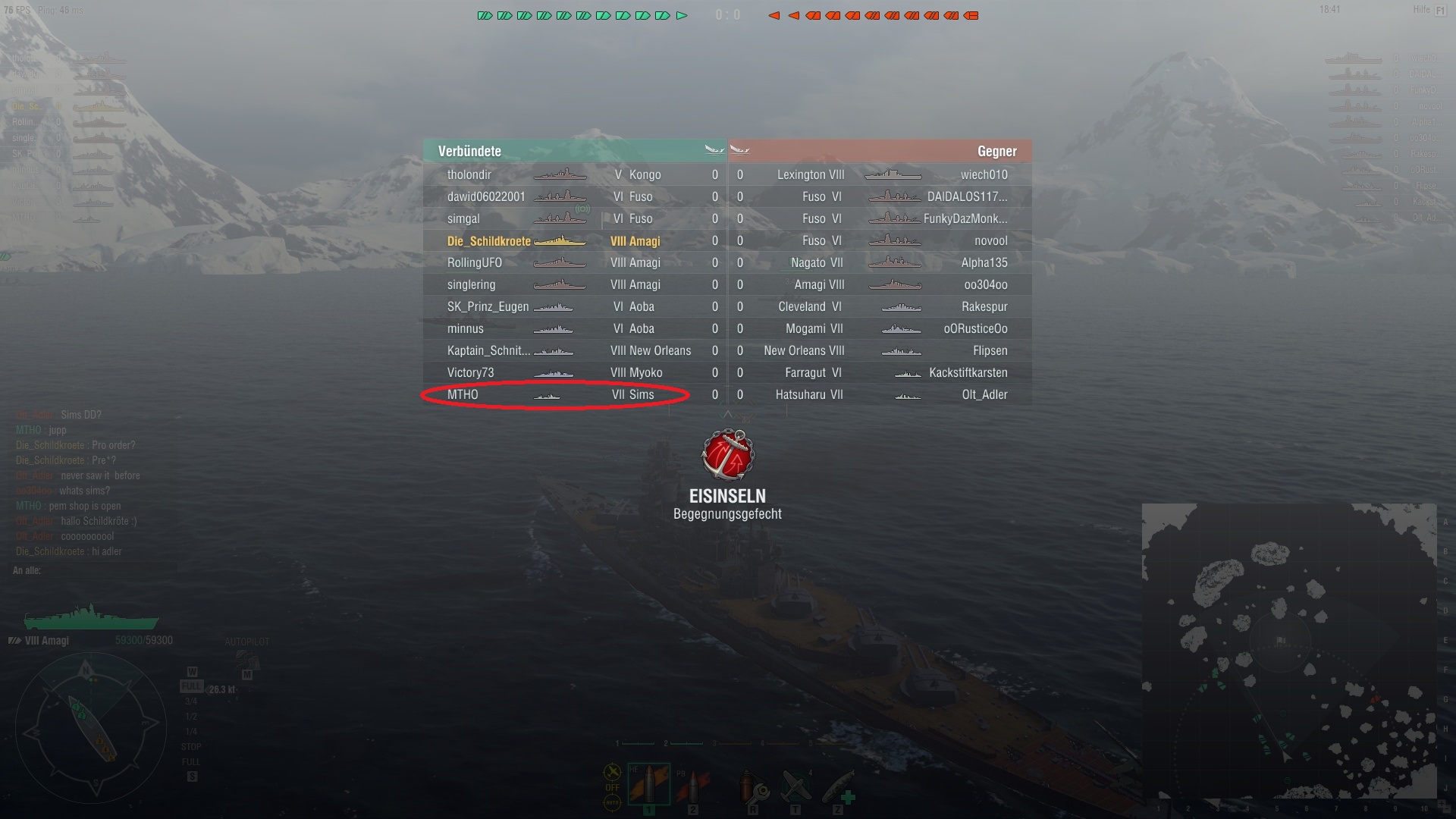The width and height of the screenshot is (1456, 819).
Task: Select the Verbündete team header
Action: (x=470, y=152)
